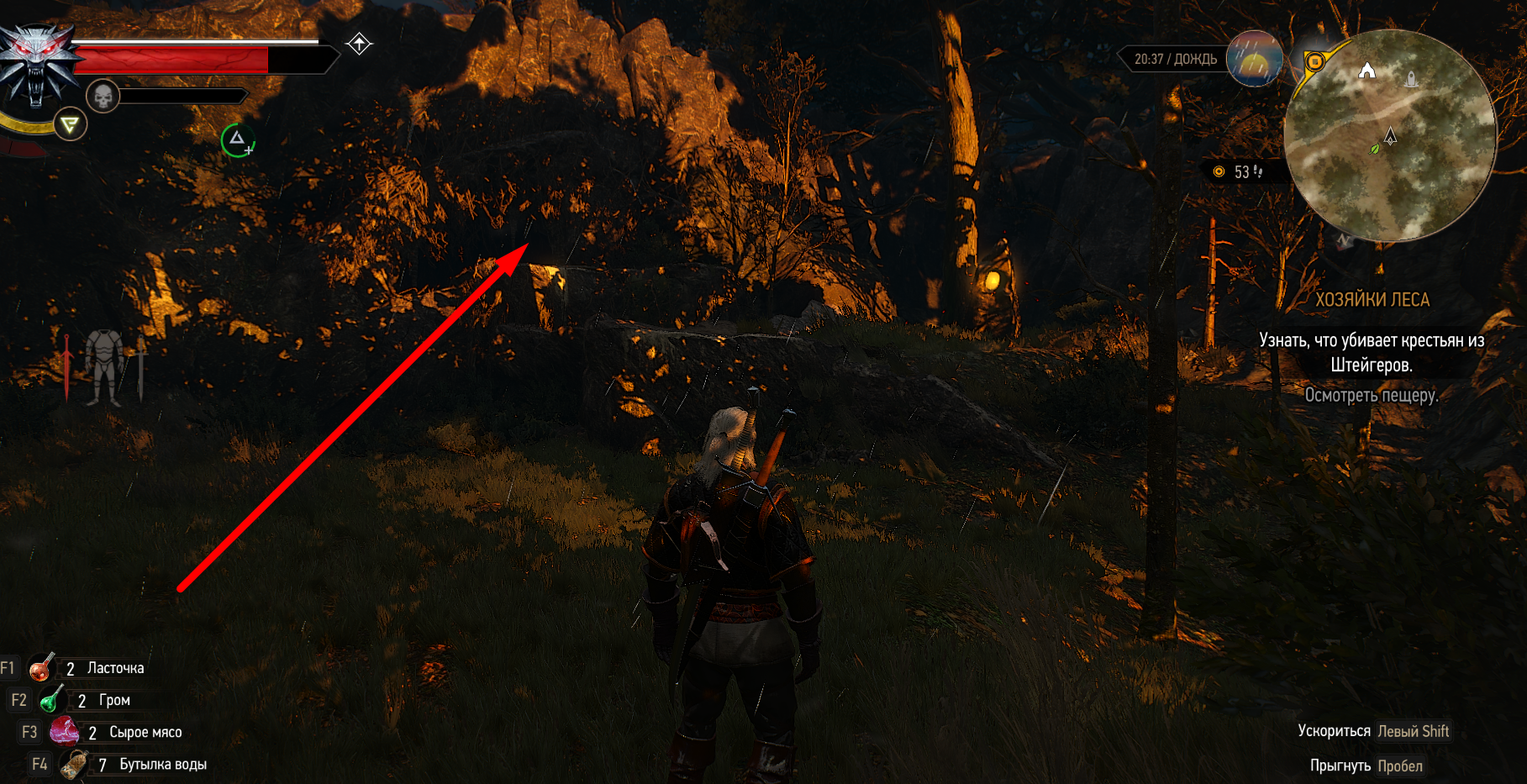Choose the Сырое мясо food slot

[x=64, y=732]
